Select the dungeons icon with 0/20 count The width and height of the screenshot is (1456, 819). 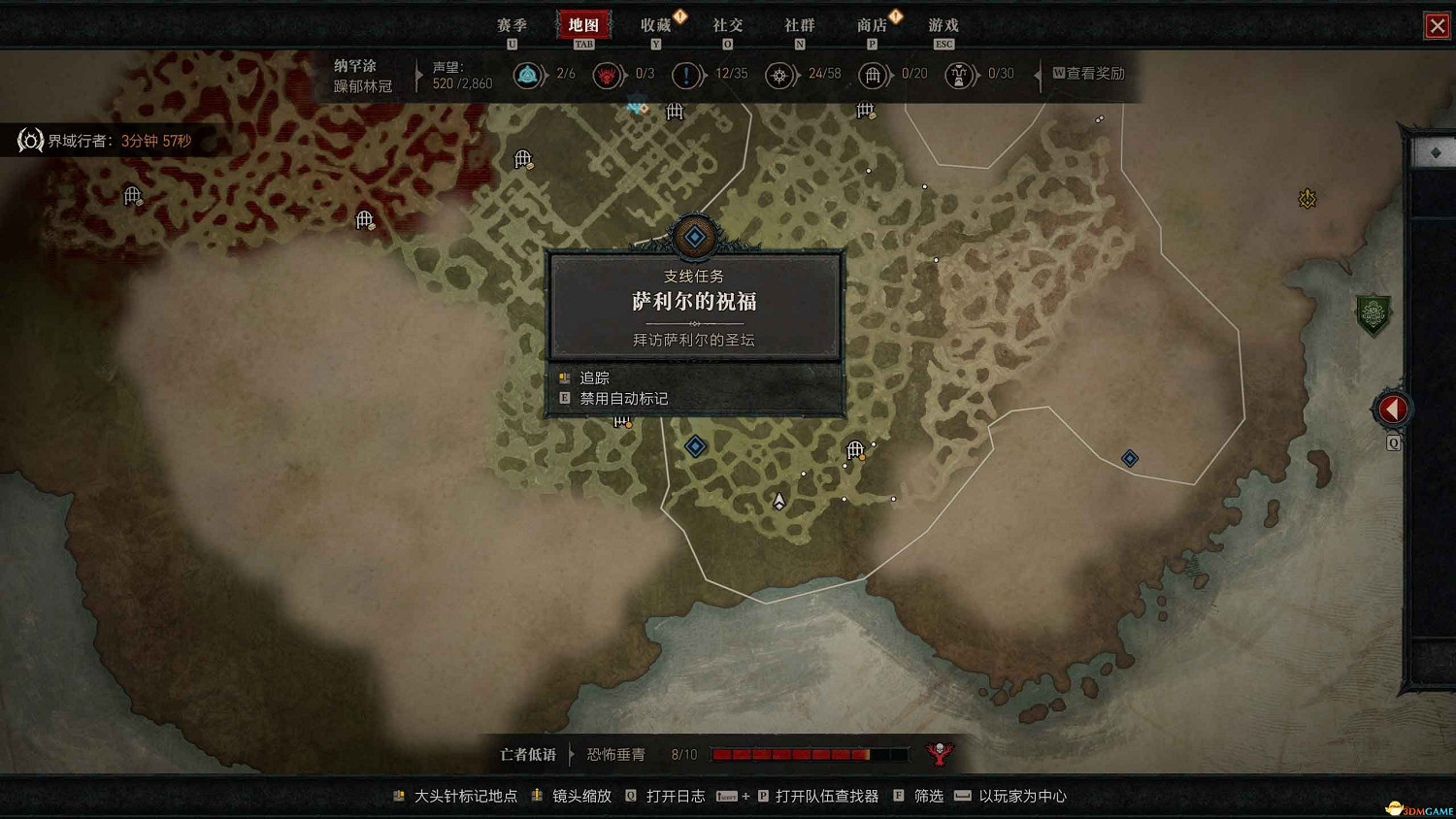coord(873,75)
